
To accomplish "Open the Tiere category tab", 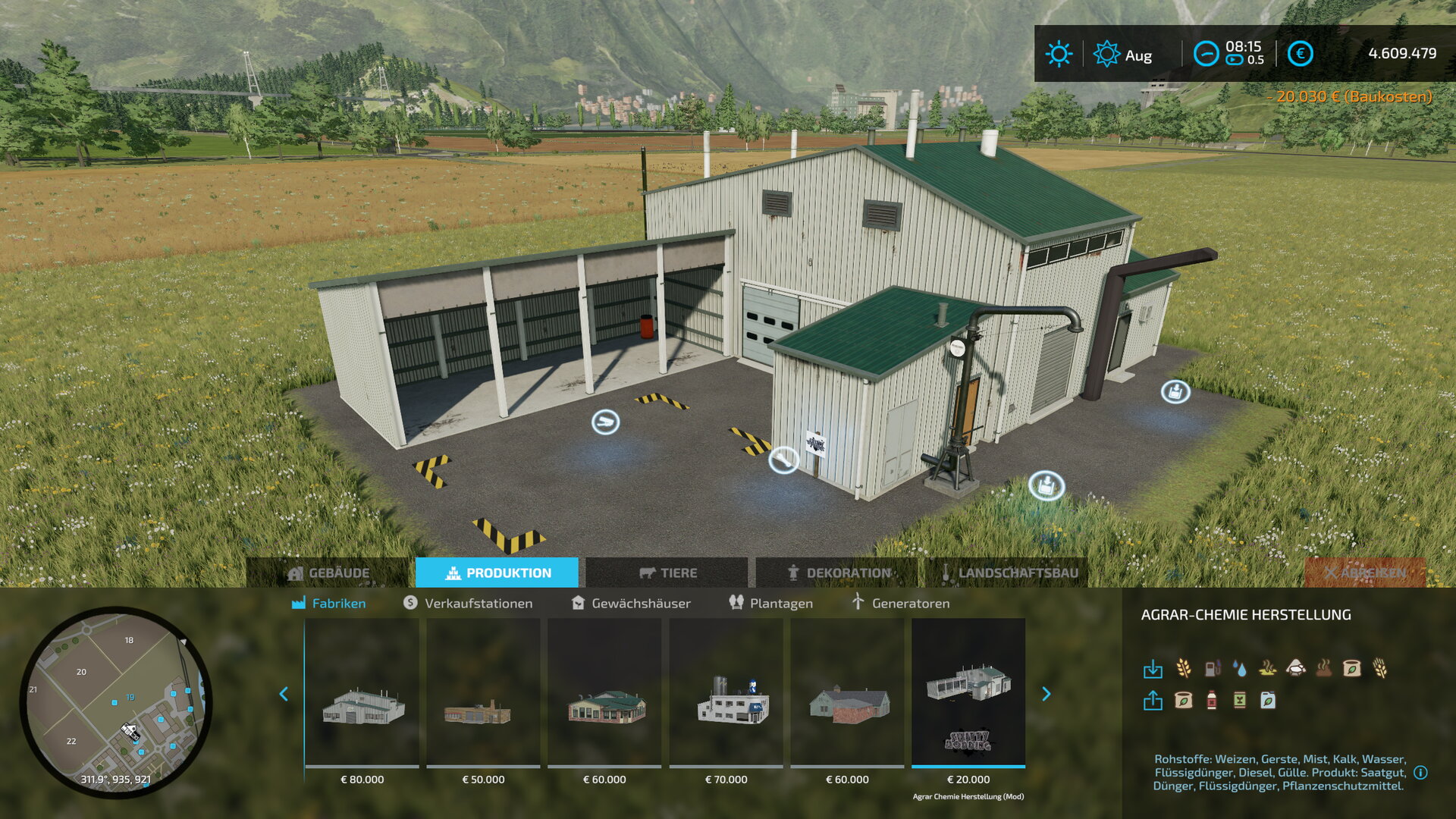I will point(667,573).
